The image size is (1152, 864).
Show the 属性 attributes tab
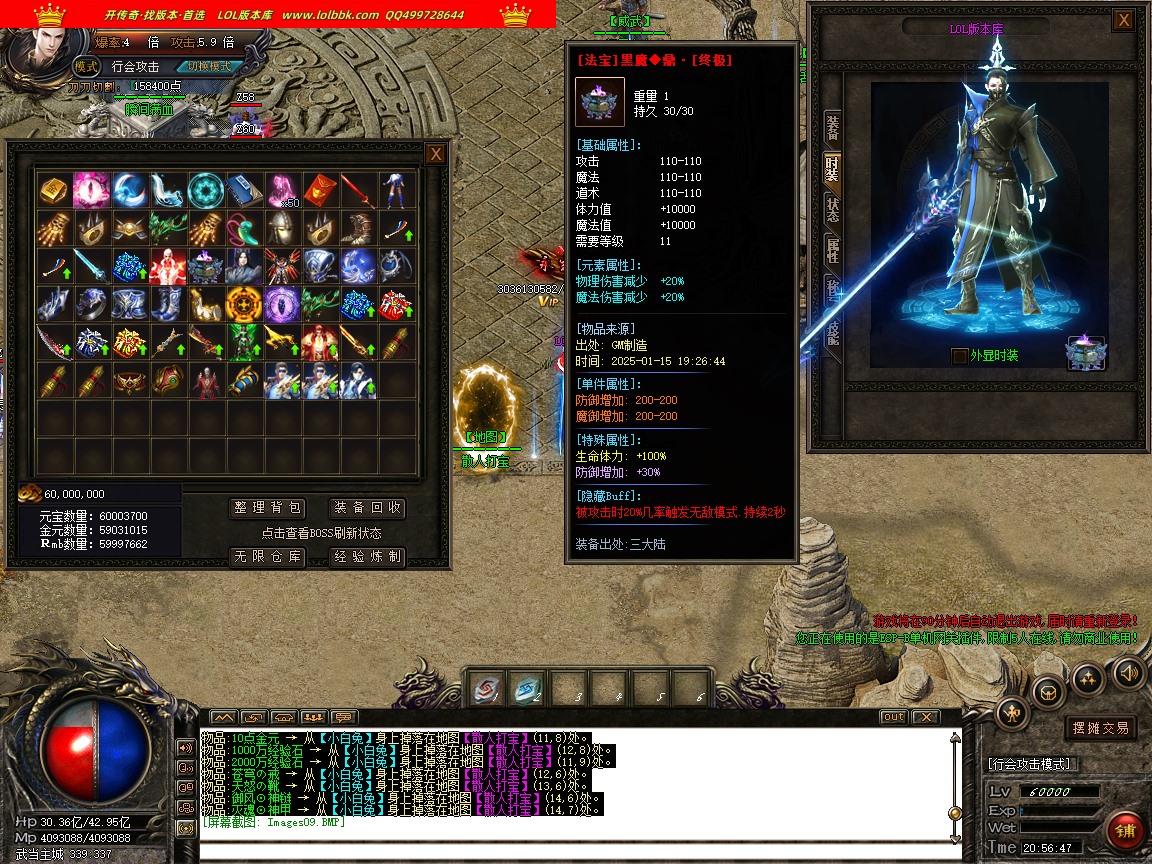point(832,250)
